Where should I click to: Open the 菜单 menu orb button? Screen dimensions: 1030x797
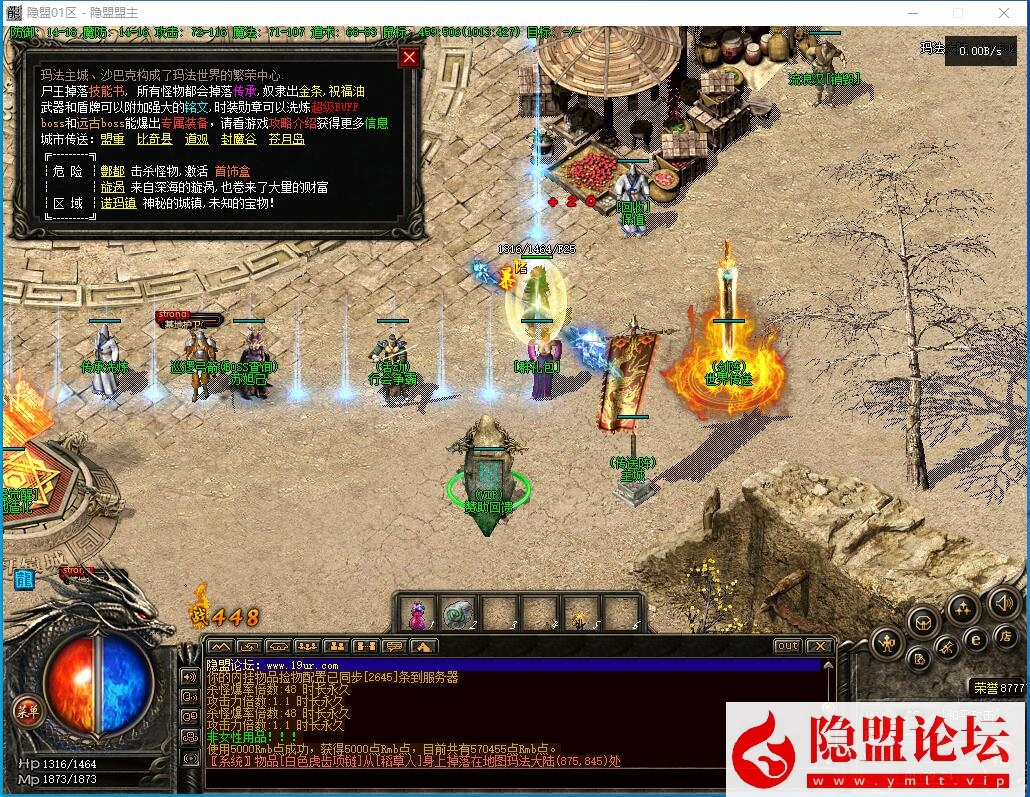pos(27,711)
